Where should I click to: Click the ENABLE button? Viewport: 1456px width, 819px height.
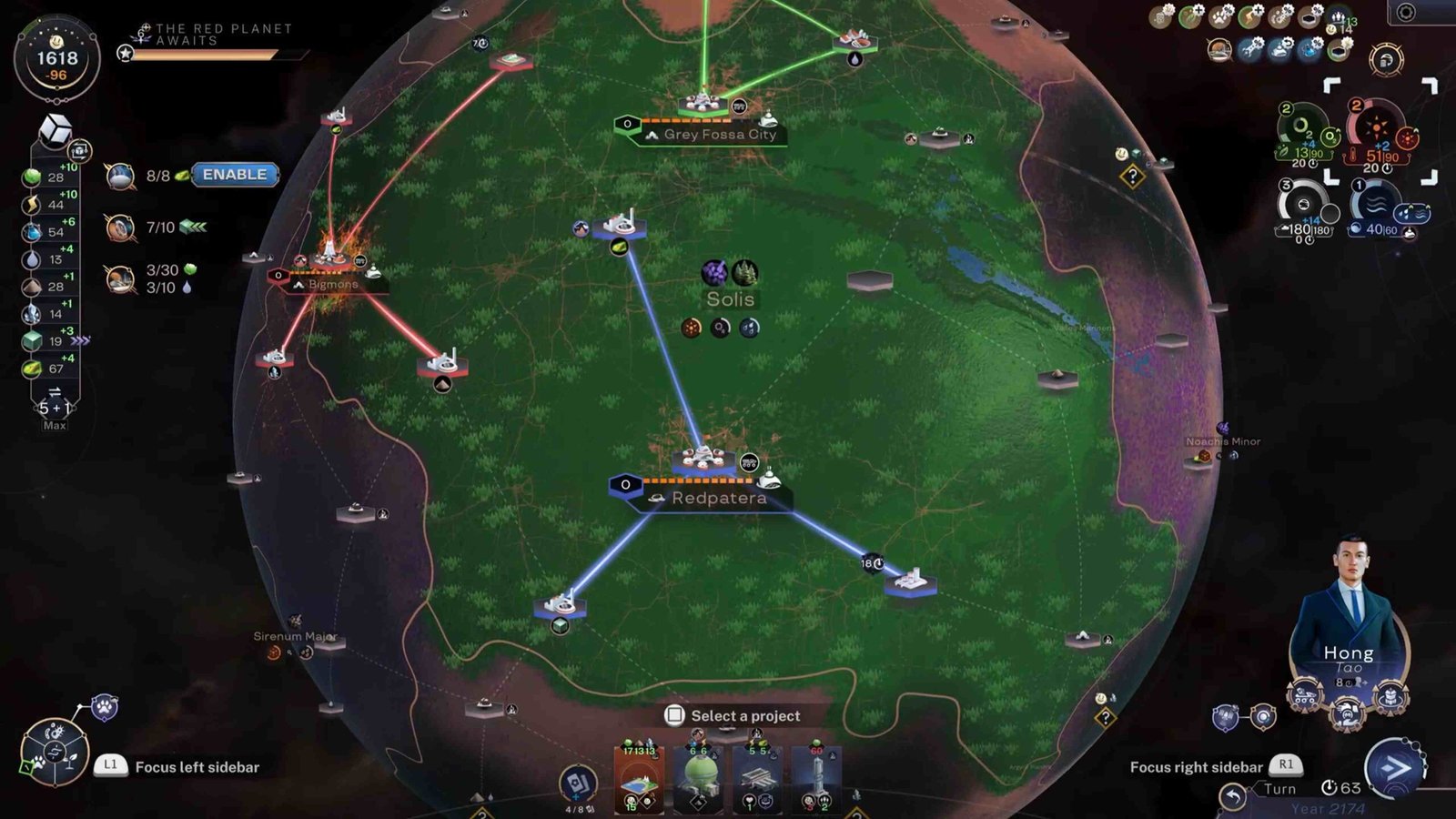235,175
